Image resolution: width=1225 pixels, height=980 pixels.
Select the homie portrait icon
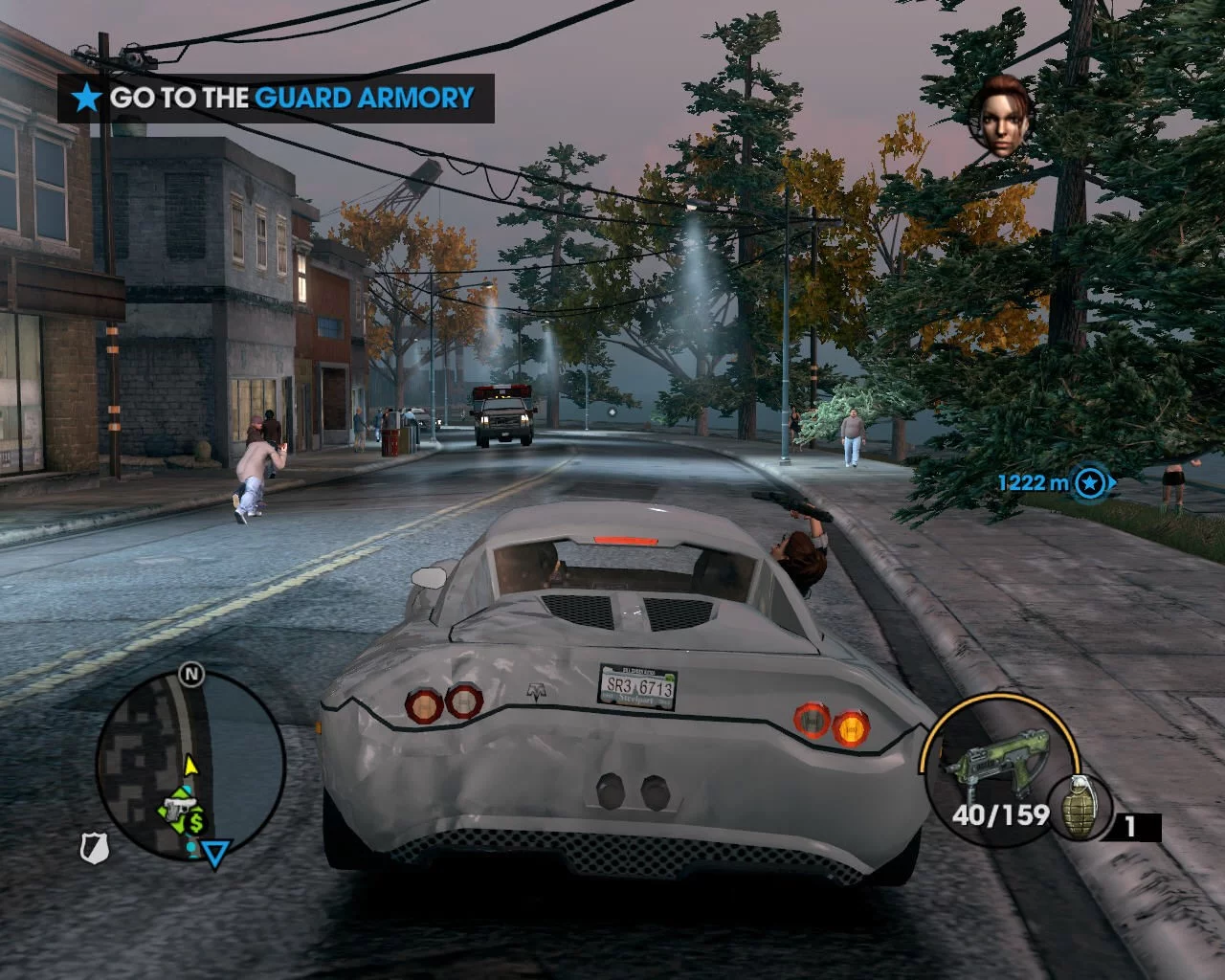point(1000,116)
